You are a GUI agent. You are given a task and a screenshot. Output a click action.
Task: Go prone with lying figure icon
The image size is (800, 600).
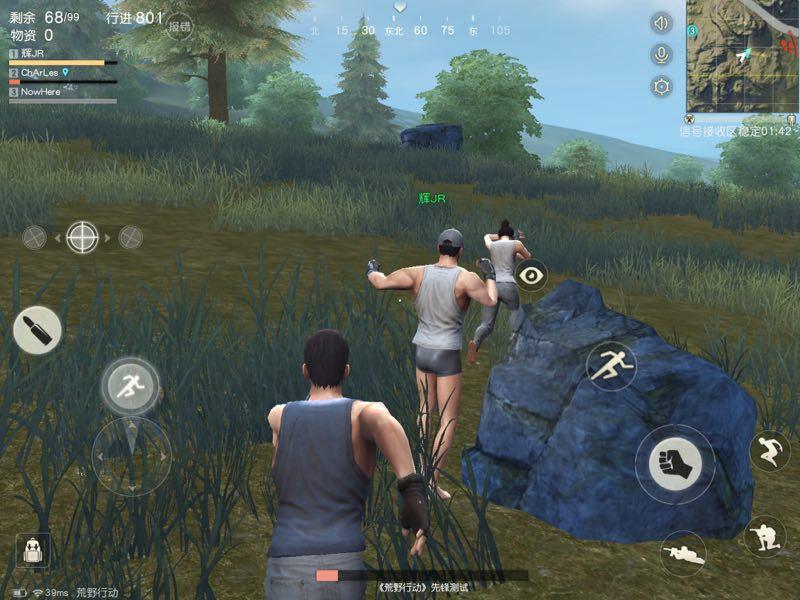click(x=684, y=553)
